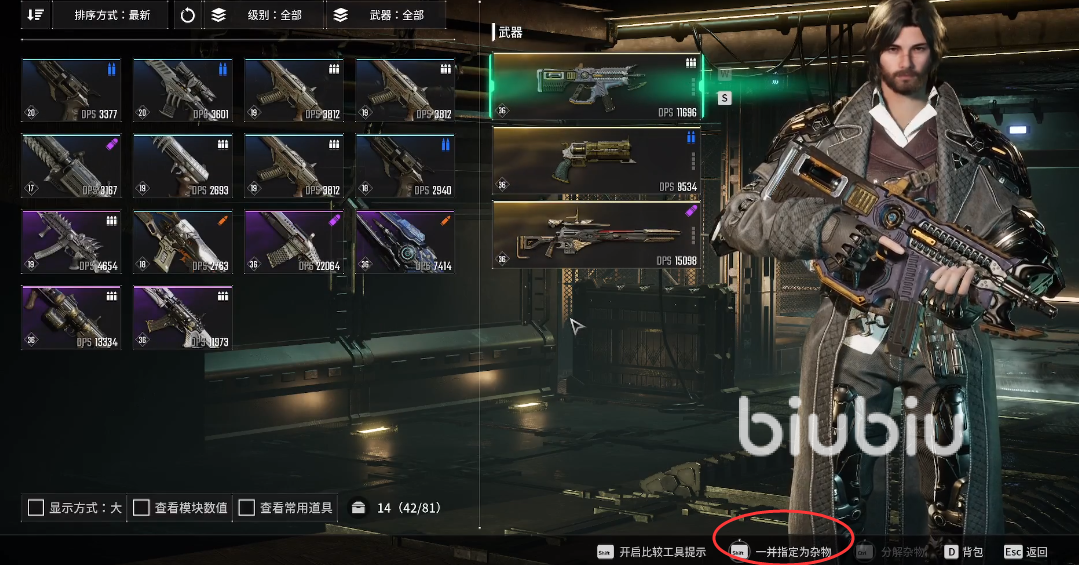The height and width of the screenshot is (565, 1079).
Task: Select the inventory weapon with DPS 3377
Action: click(x=71, y=90)
